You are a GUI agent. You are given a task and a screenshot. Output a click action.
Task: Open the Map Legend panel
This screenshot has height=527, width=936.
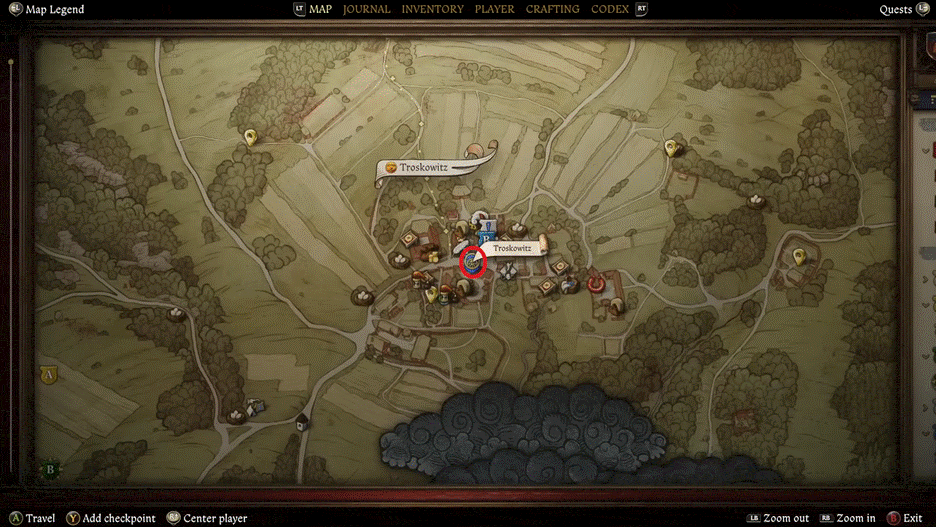(54, 10)
